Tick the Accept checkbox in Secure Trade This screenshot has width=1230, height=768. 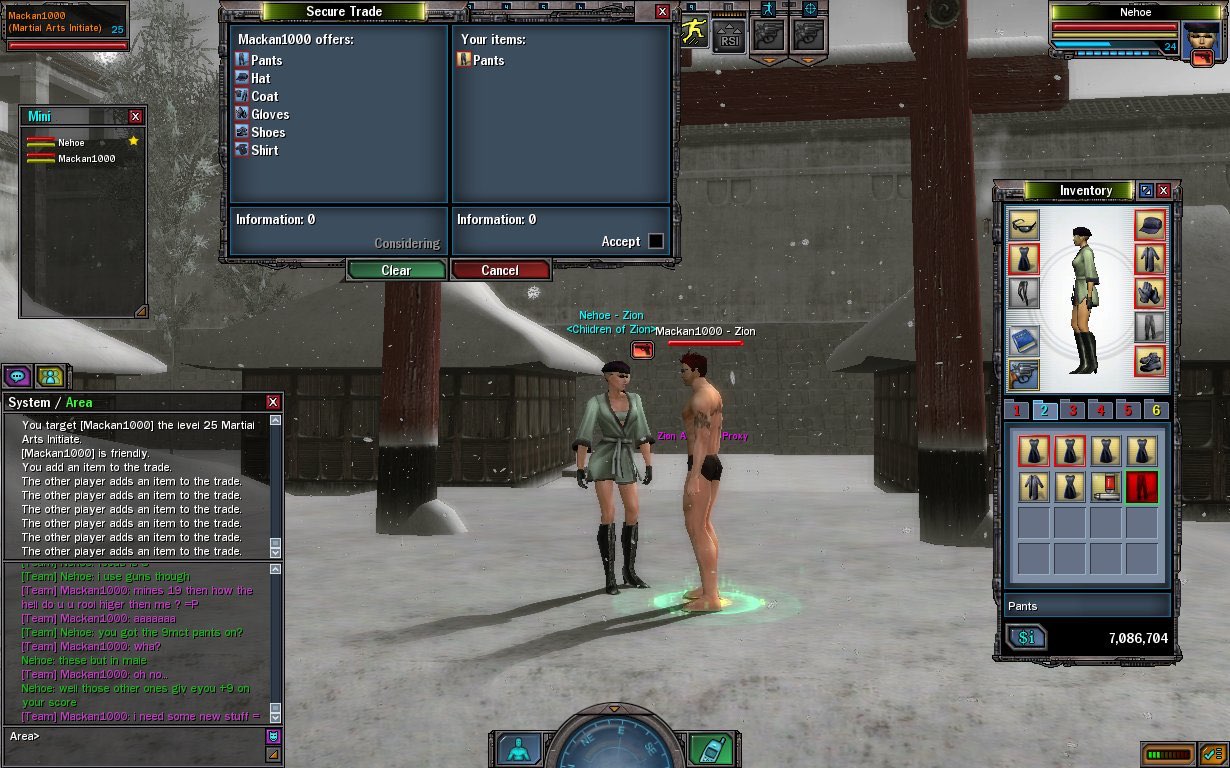click(656, 241)
